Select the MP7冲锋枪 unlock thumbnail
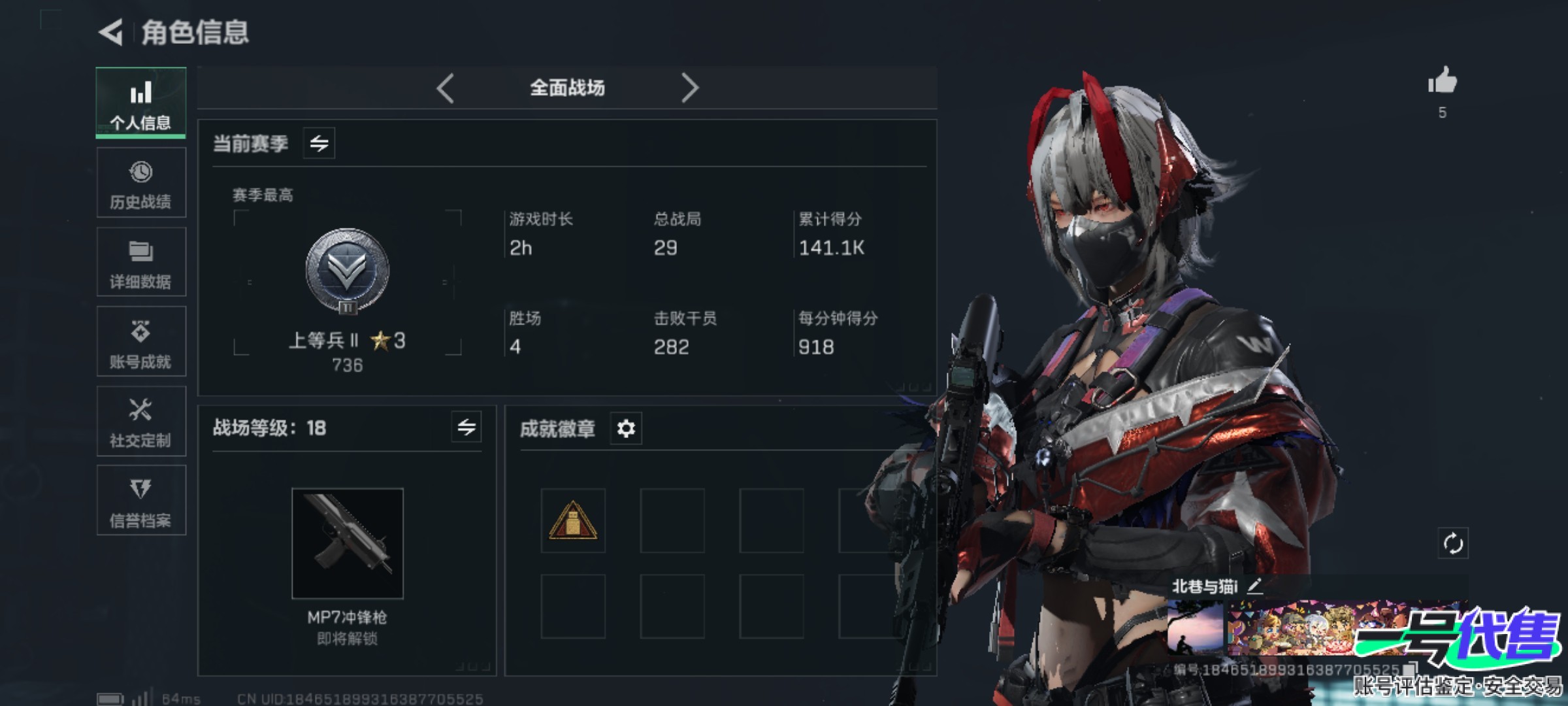This screenshot has height=706, width=1568. 348,543
